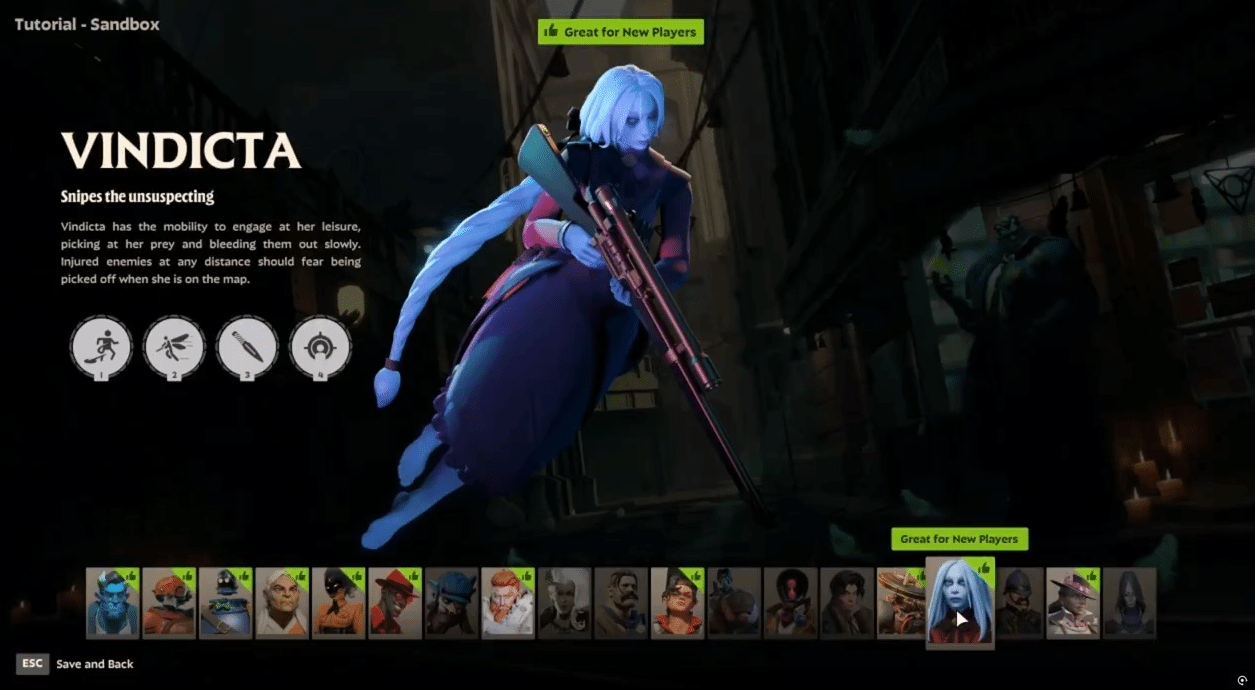1255x690 pixels.
Task: Select Infernus in the red hat
Action: click(x=394, y=602)
